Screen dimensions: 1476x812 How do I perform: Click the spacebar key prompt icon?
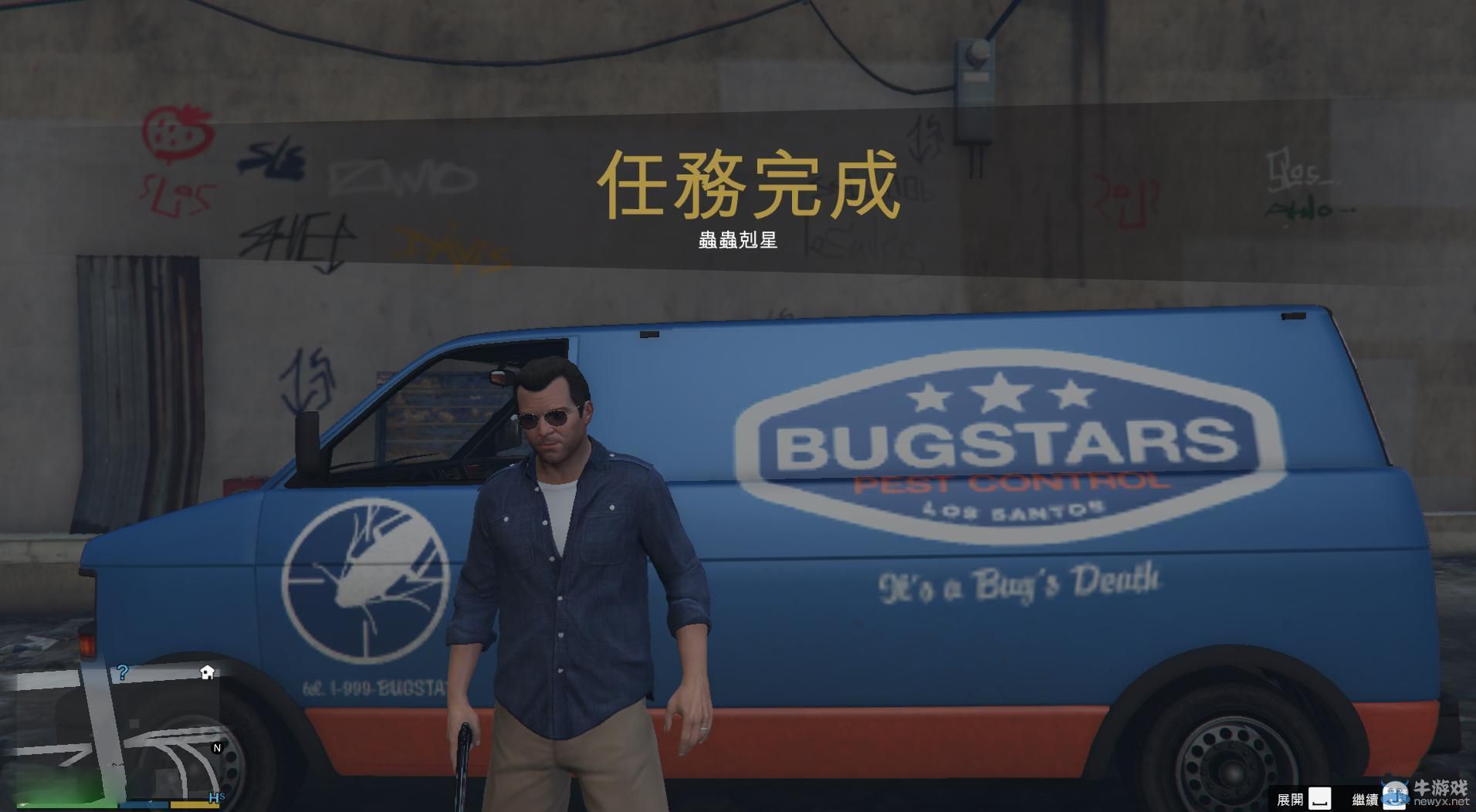[1320, 797]
